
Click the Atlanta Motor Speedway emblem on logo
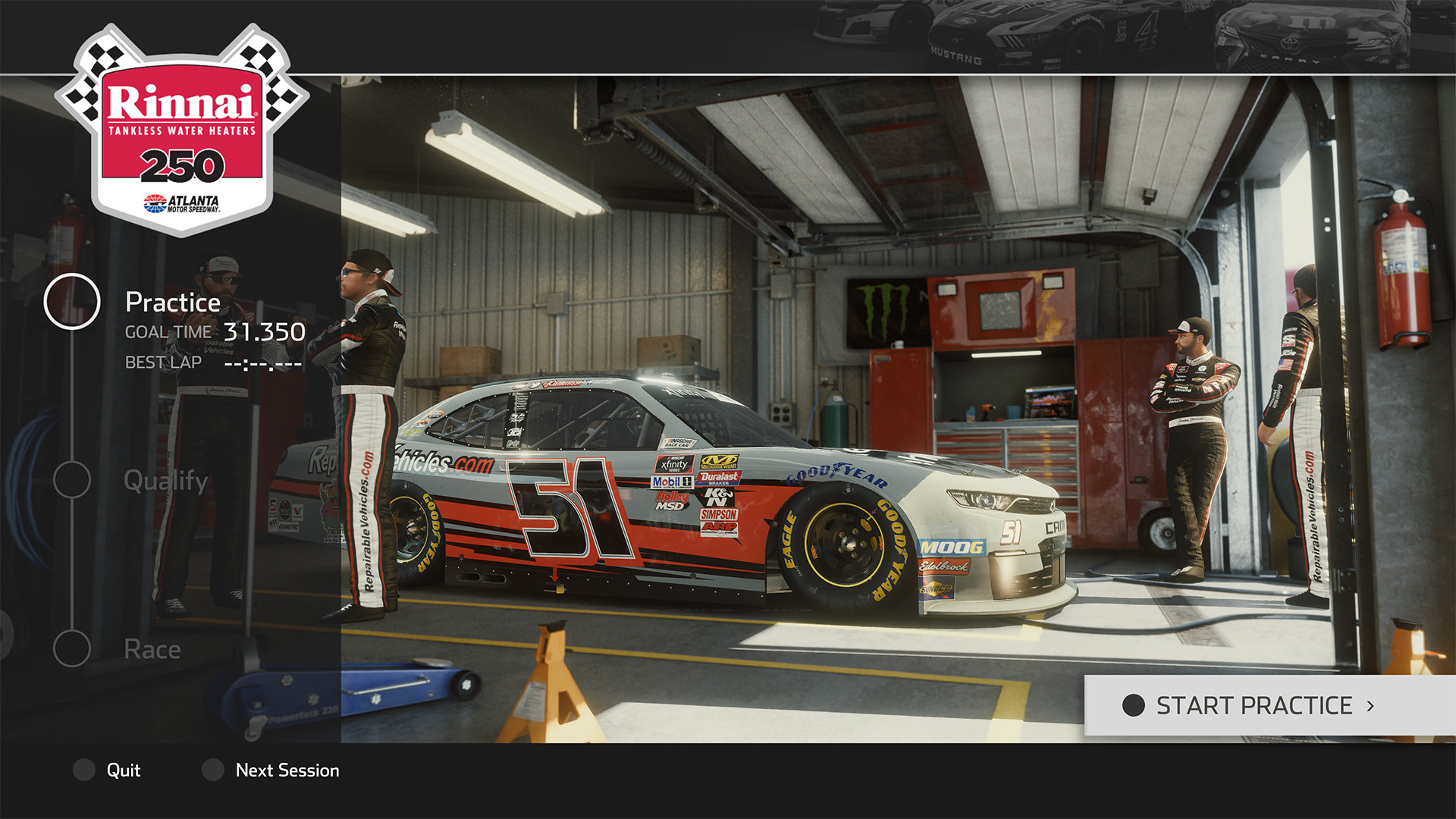tap(182, 201)
